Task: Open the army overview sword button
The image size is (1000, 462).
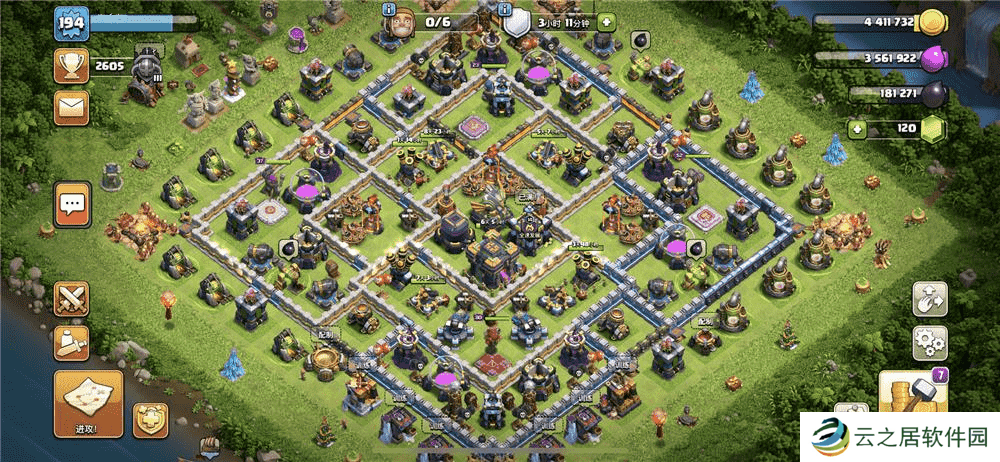Action: [72, 342]
